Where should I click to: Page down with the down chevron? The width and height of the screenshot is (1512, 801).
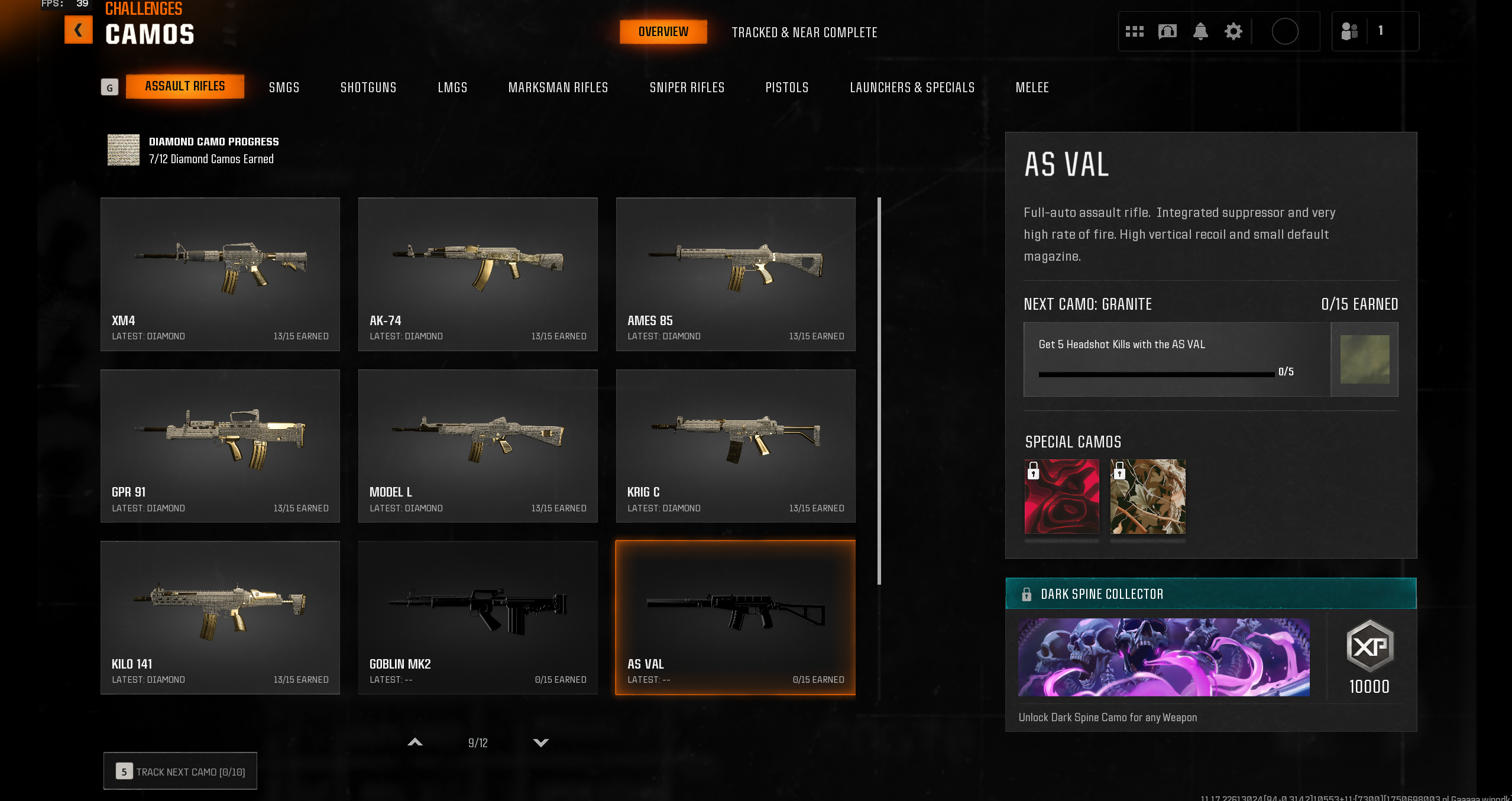tap(540, 742)
